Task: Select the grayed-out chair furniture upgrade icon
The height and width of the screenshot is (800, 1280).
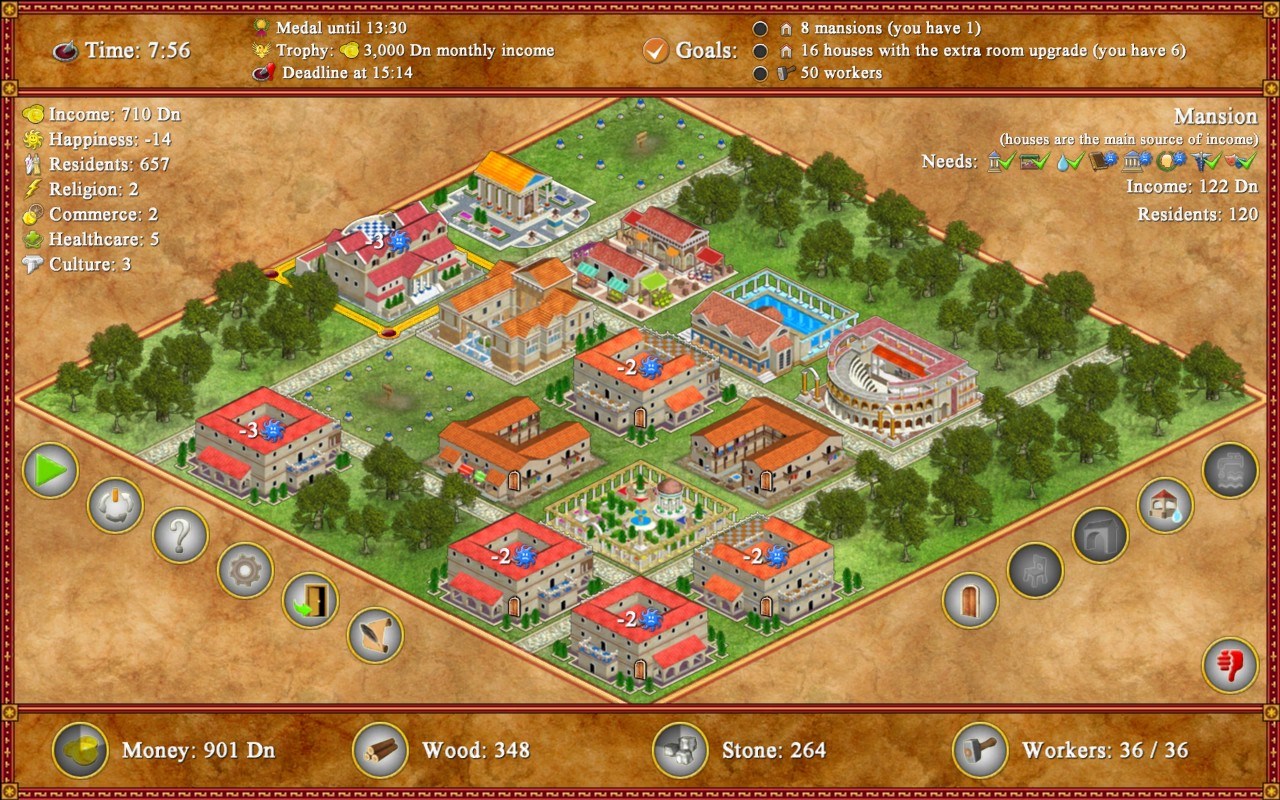Action: (x=1035, y=571)
